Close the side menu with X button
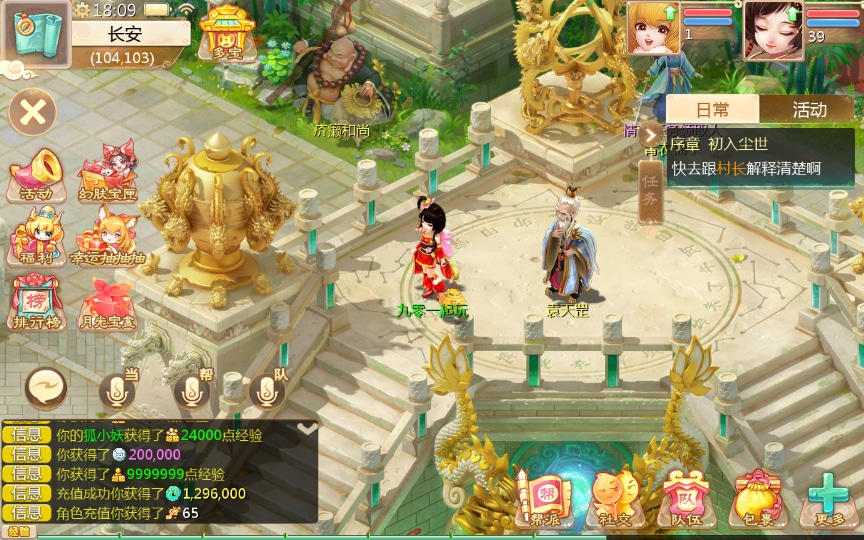This screenshot has width=864, height=540. coord(32,111)
